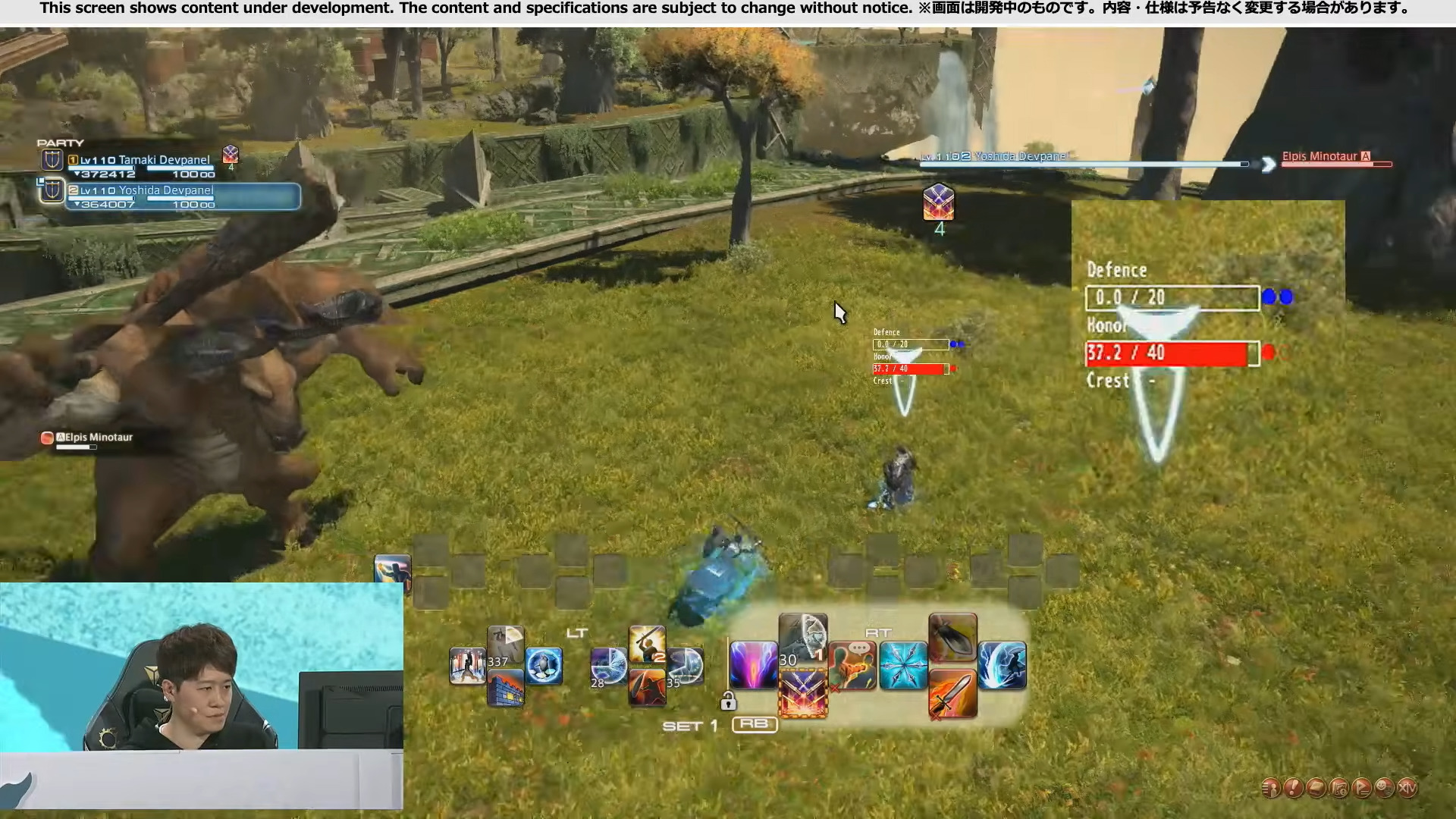Viewport: 1456px width, 819px height.
Task: Open the Social smiley face icon
Action: pos(1384,789)
